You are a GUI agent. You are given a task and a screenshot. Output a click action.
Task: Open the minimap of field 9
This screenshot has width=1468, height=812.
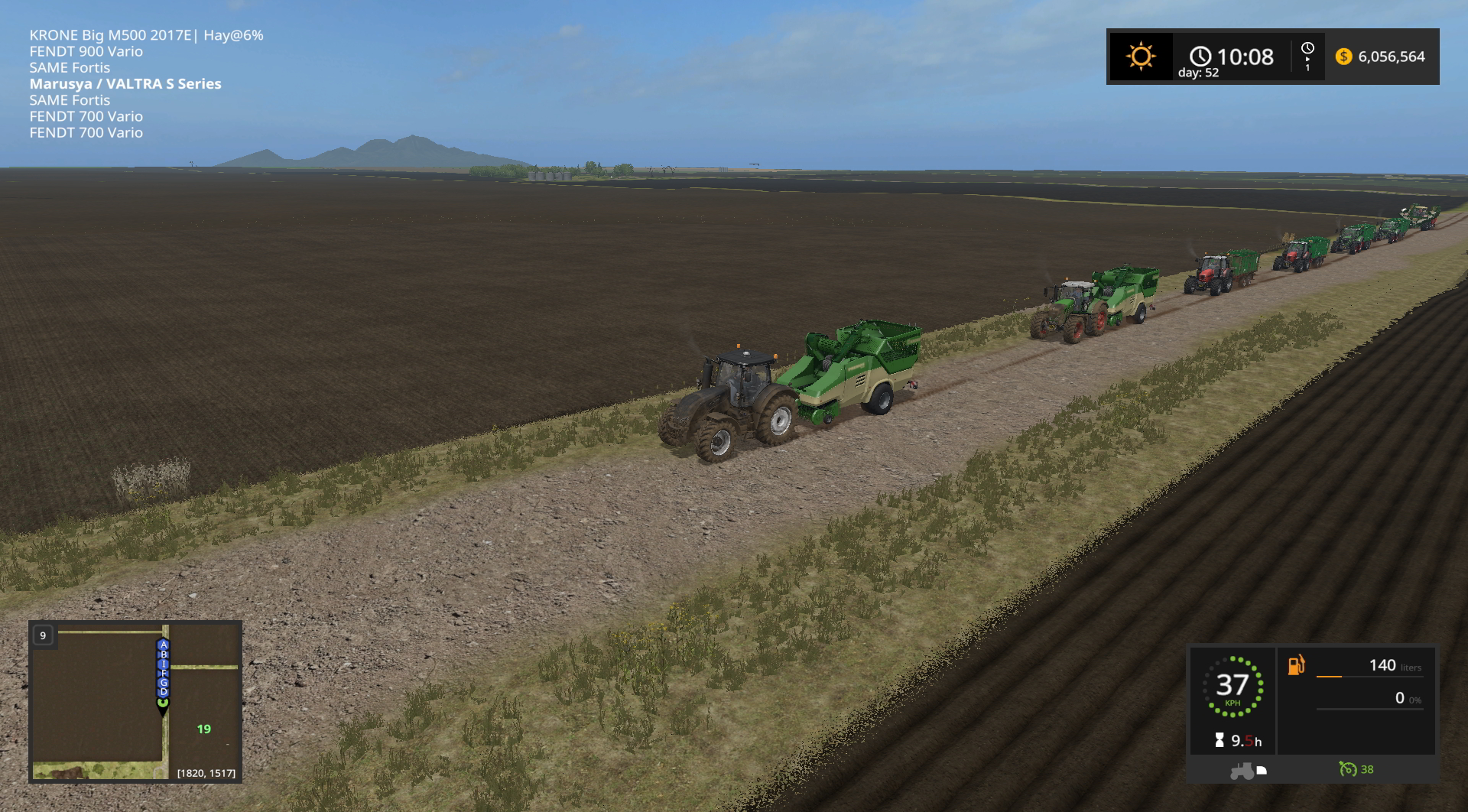[135, 701]
